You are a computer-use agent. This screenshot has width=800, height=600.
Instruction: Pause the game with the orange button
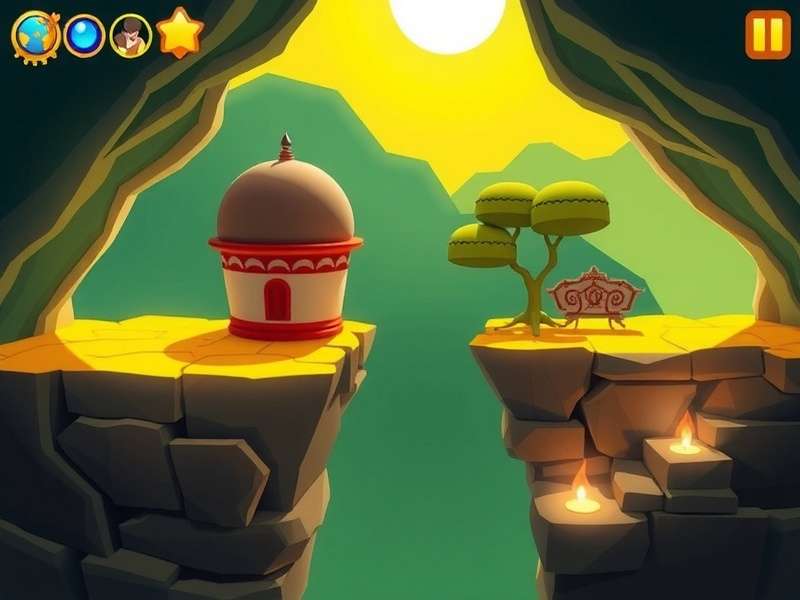click(767, 35)
